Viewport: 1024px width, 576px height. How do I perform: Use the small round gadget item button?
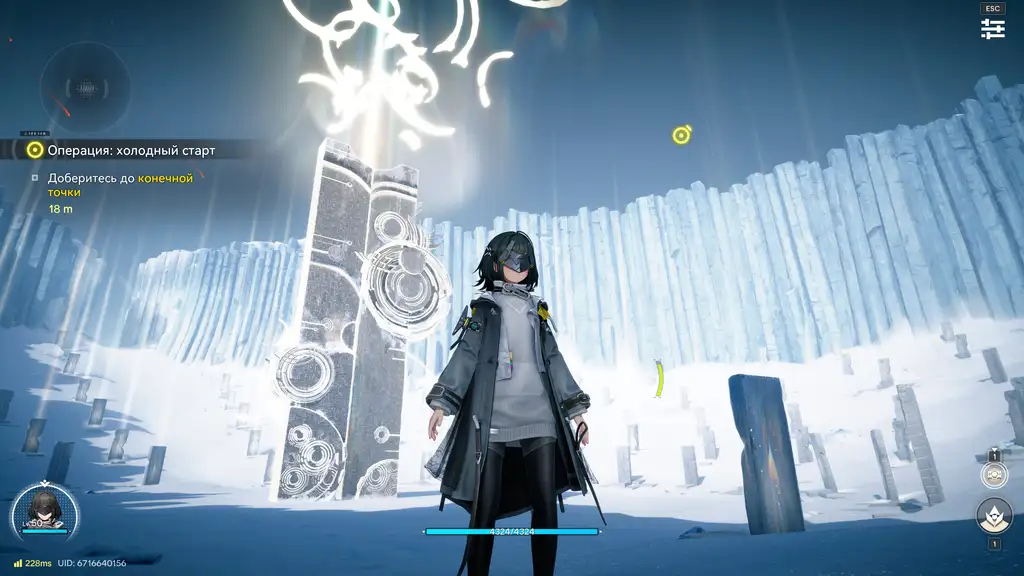coord(994,475)
